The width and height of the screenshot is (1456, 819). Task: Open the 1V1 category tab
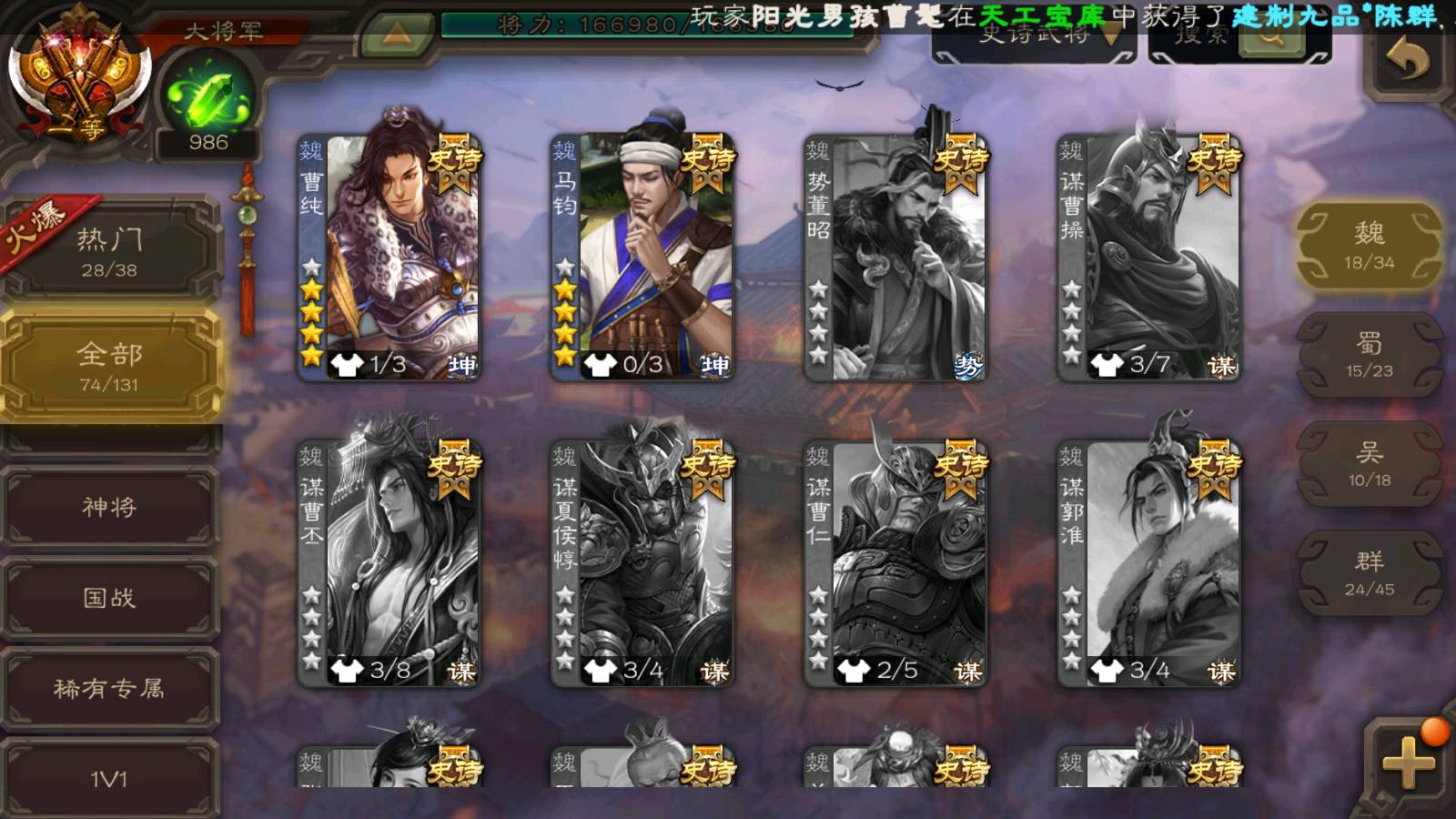coord(109,778)
